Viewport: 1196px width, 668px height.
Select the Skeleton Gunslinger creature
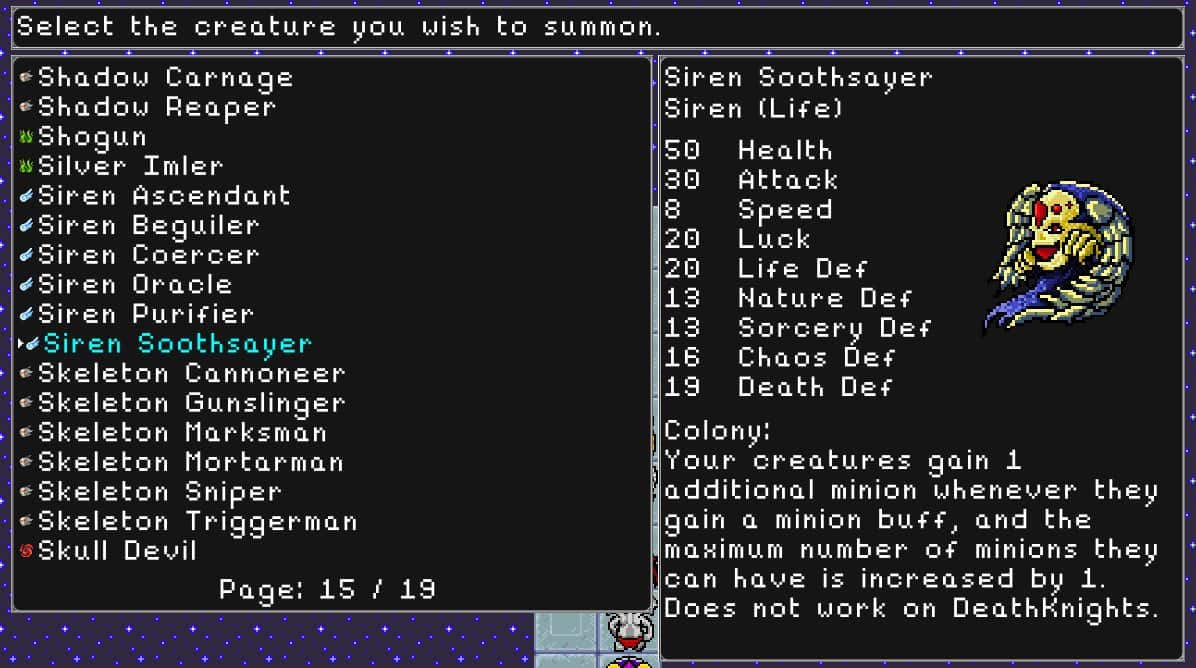[191, 403]
